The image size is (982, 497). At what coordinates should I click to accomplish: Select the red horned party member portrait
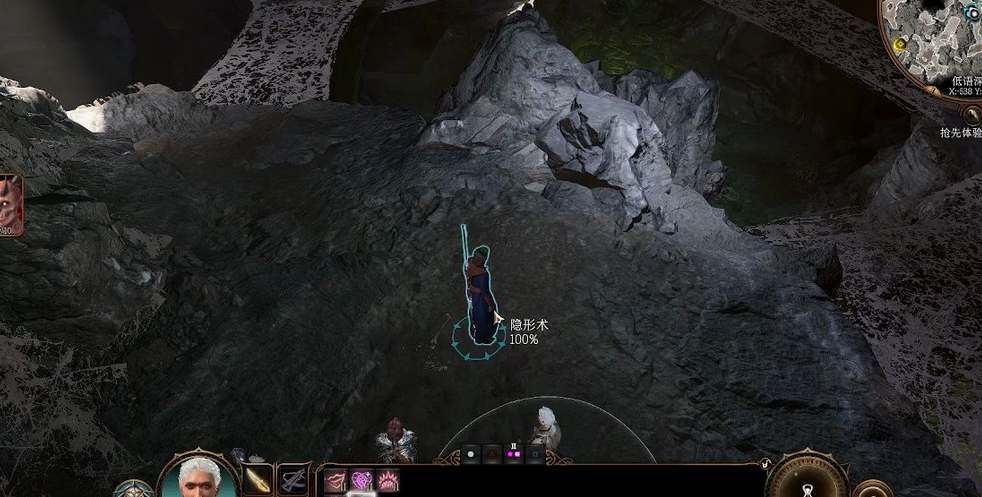[x=10, y=203]
